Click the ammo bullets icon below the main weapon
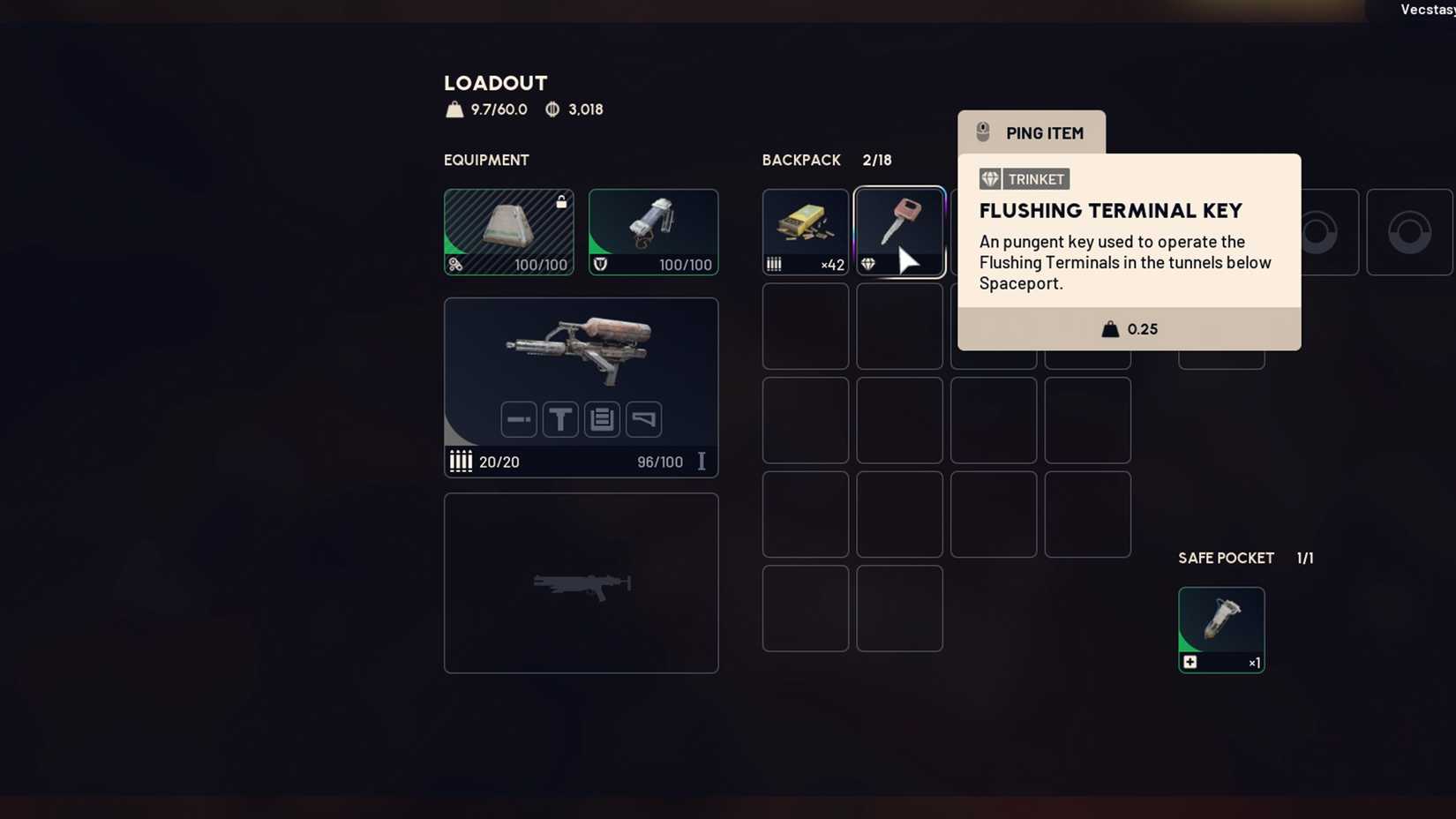Image resolution: width=1456 pixels, height=819 pixels. coord(461,461)
